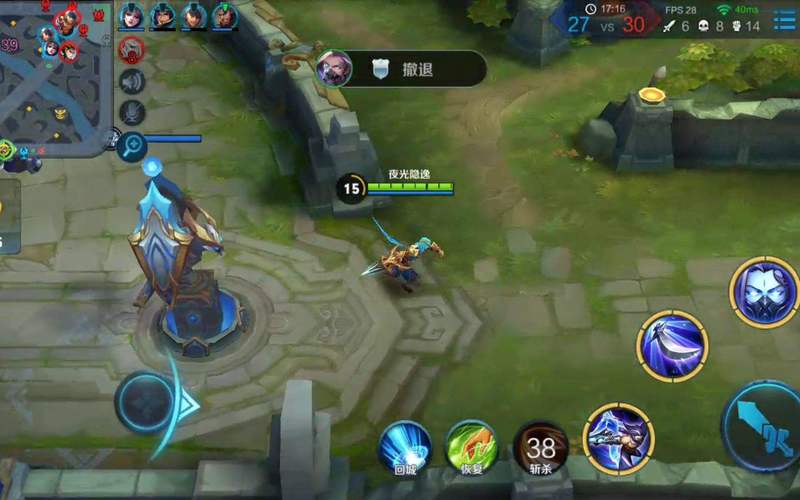Viewport: 800px width, 500px height.
Task: Open the hamburger menu at top right
Action: tap(784, 20)
